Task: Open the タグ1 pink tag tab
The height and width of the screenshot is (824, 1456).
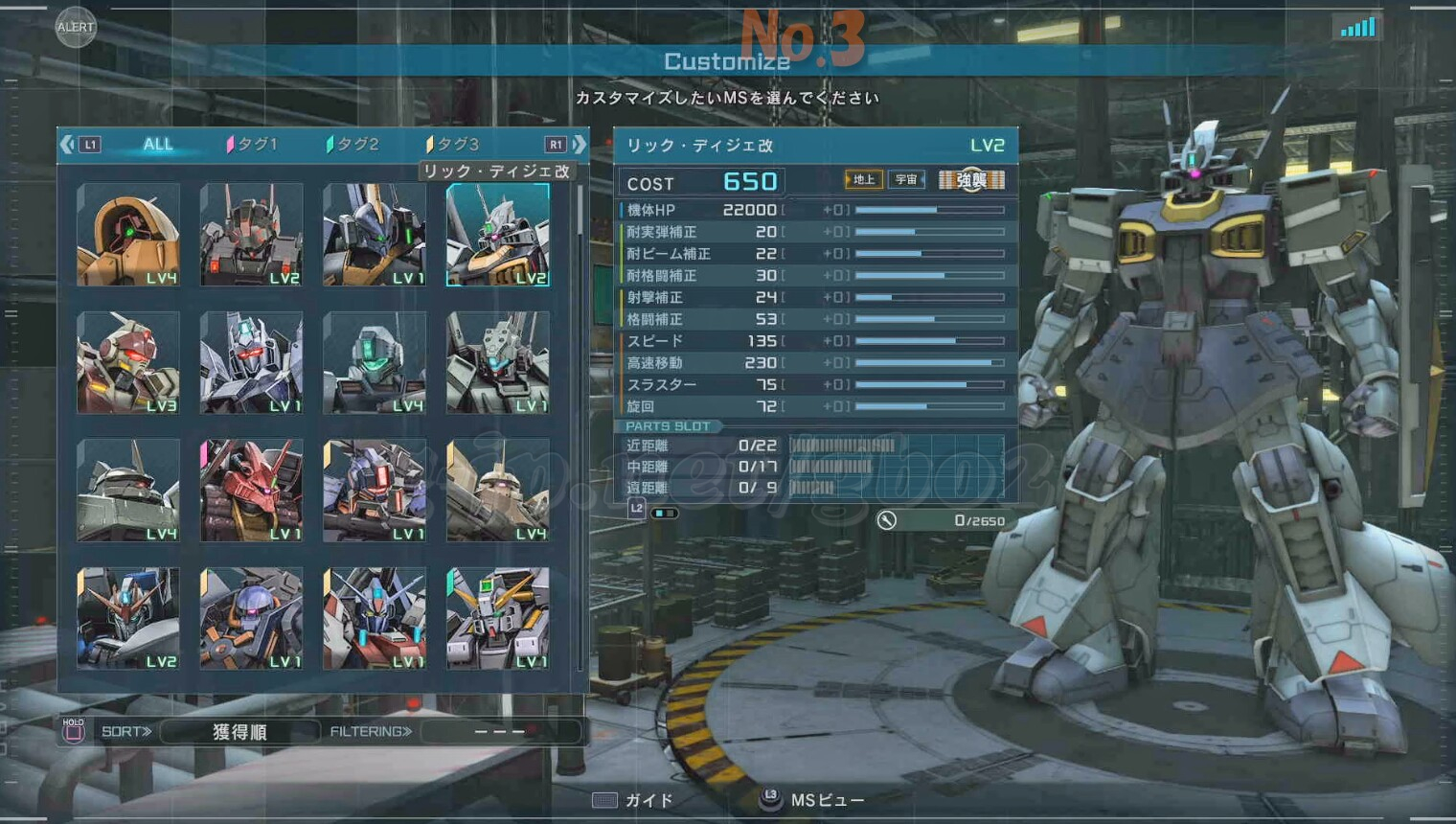Action: coord(253,145)
